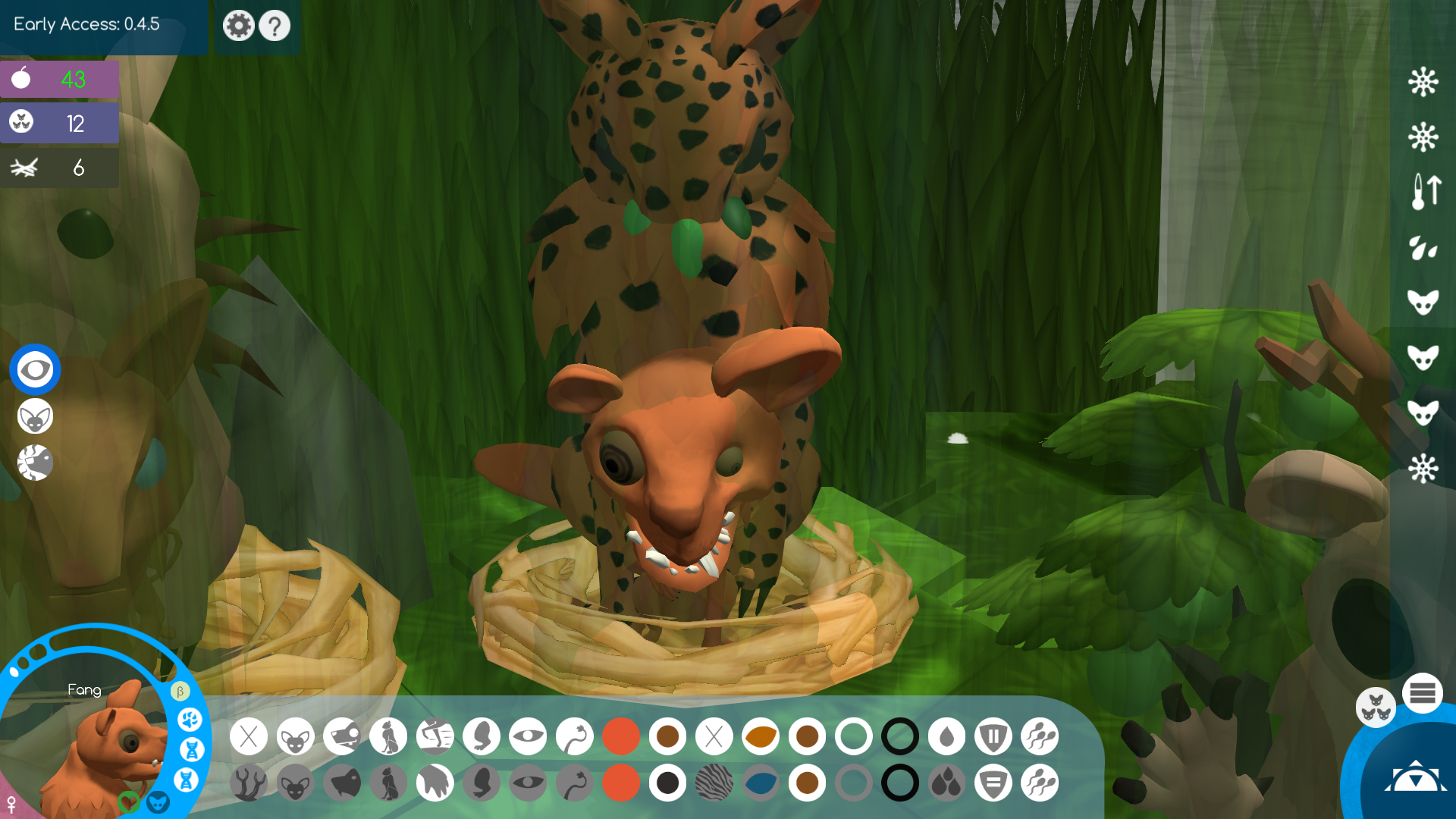Expand the hamburger menu in the bottom right
Image resolution: width=1456 pixels, height=819 pixels.
(1424, 692)
